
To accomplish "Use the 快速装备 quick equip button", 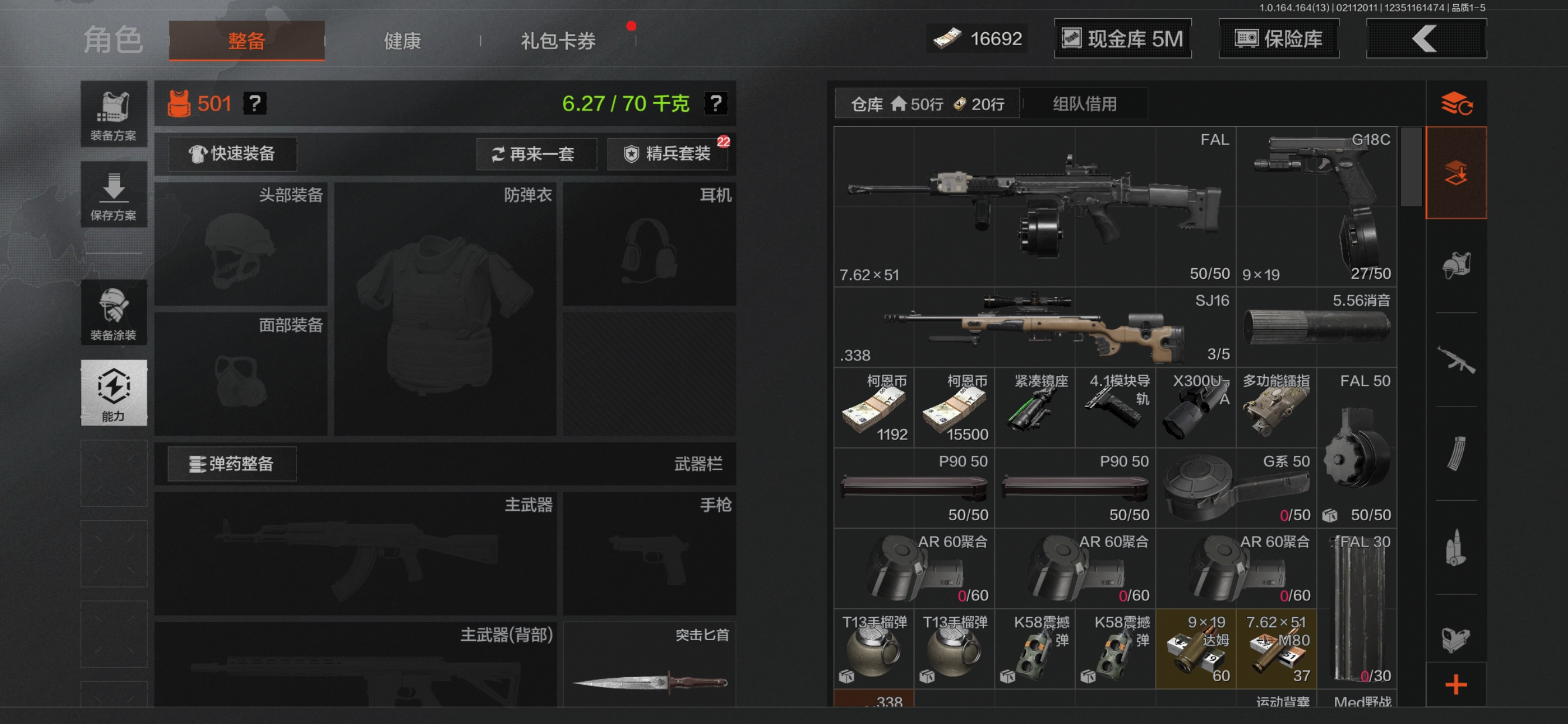I will pos(232,154).
